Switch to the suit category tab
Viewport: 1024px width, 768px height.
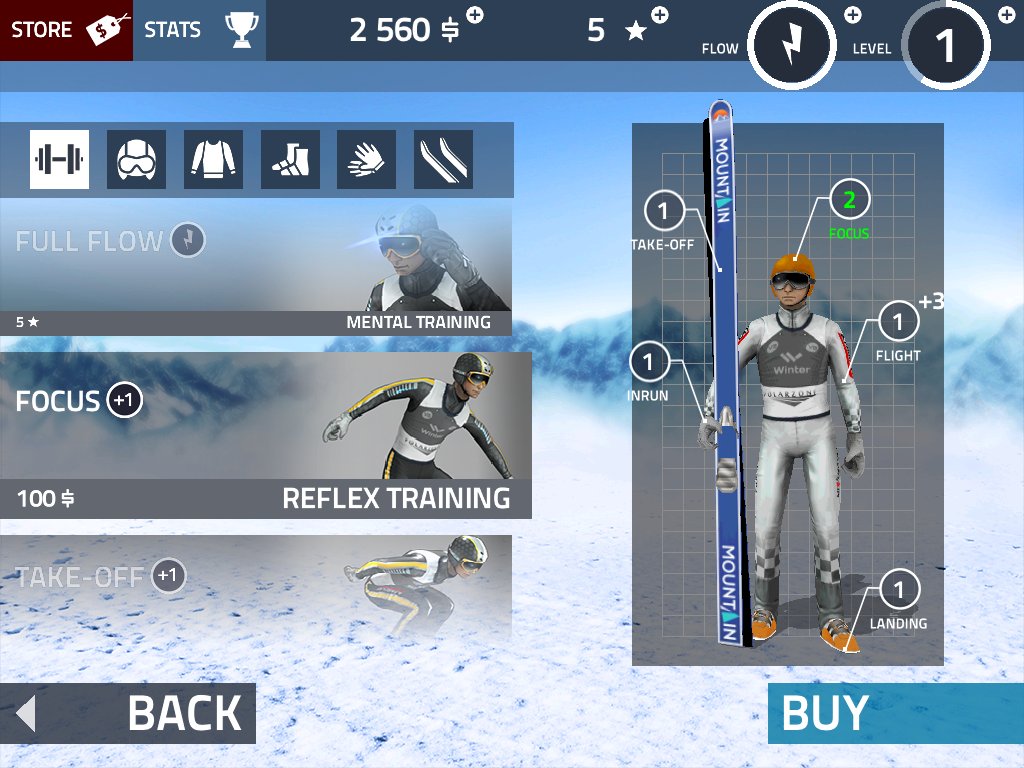coord(213,160)
